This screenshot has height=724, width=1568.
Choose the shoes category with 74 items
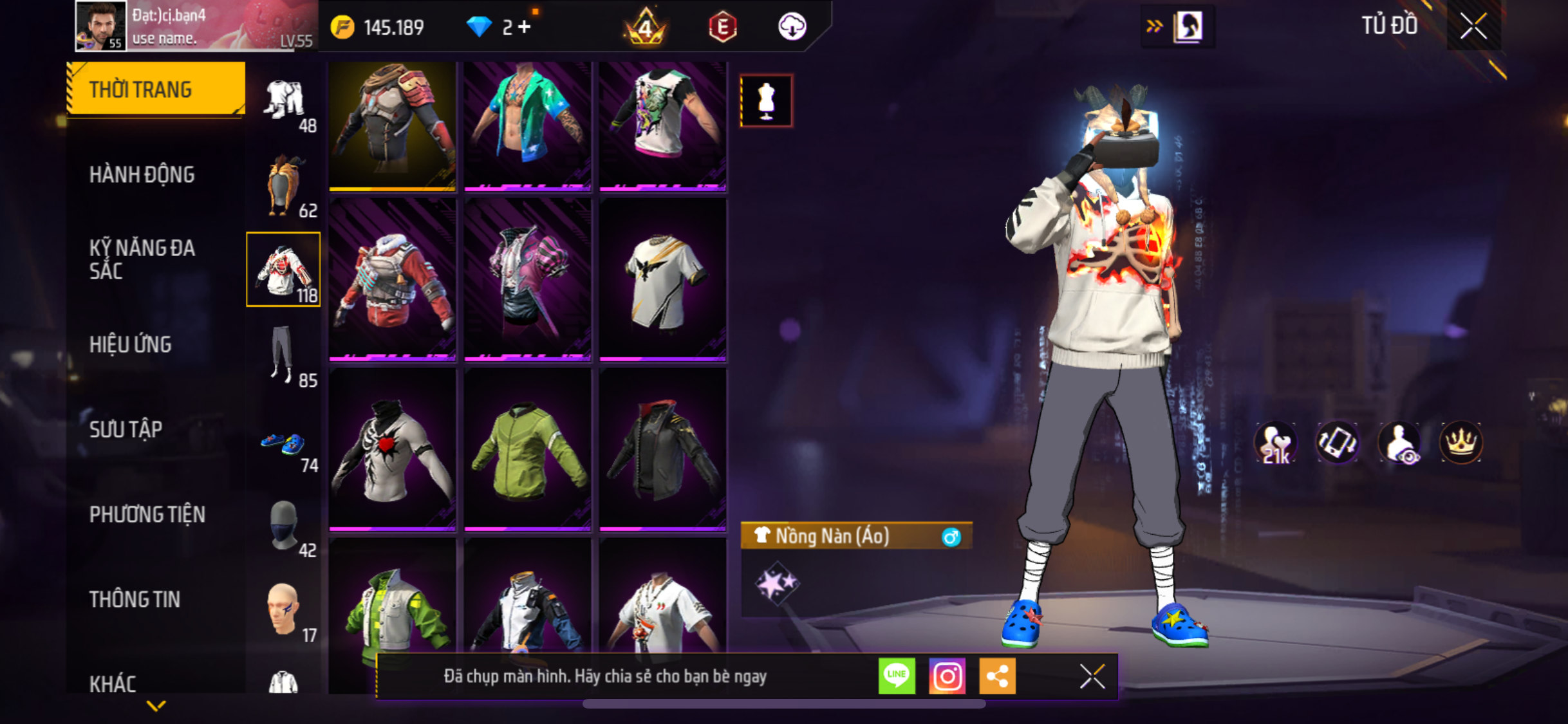tap(283, 445)
